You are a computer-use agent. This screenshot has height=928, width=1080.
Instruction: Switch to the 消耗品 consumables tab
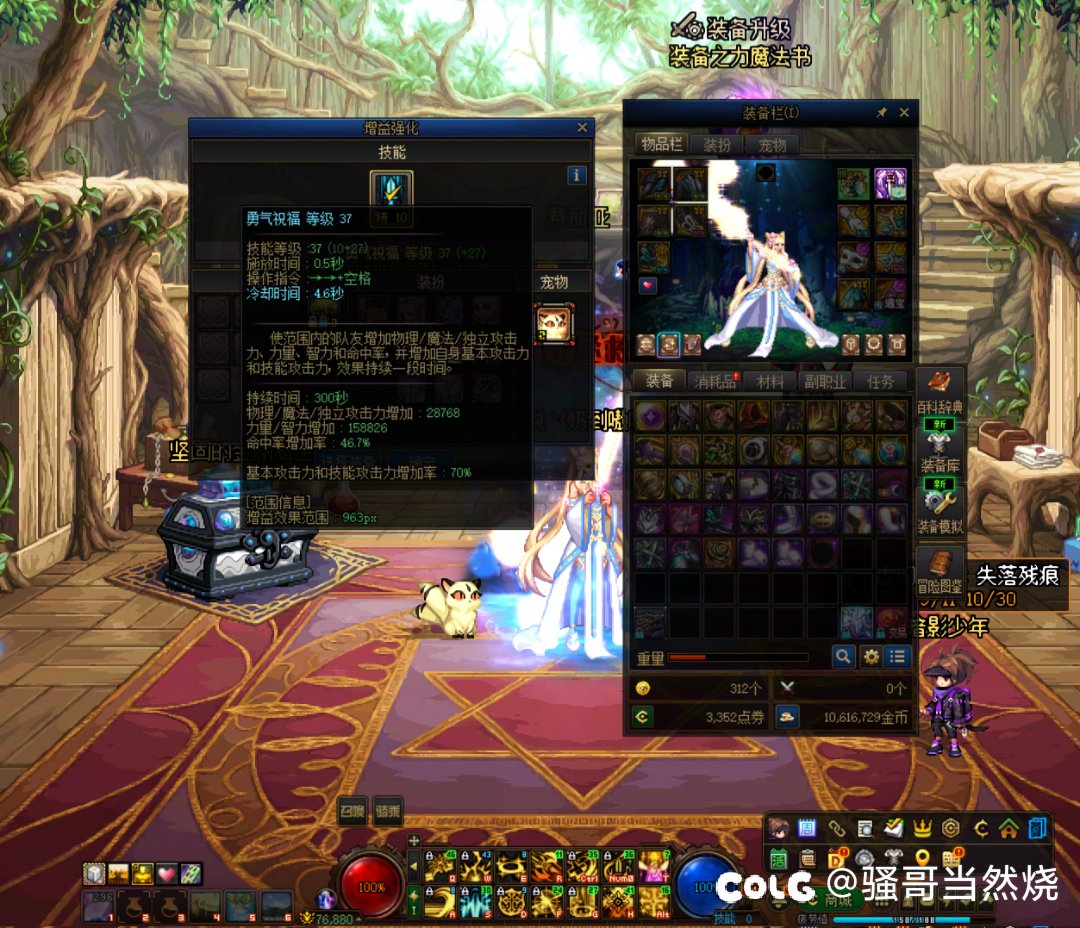click(x=715, y=381)
